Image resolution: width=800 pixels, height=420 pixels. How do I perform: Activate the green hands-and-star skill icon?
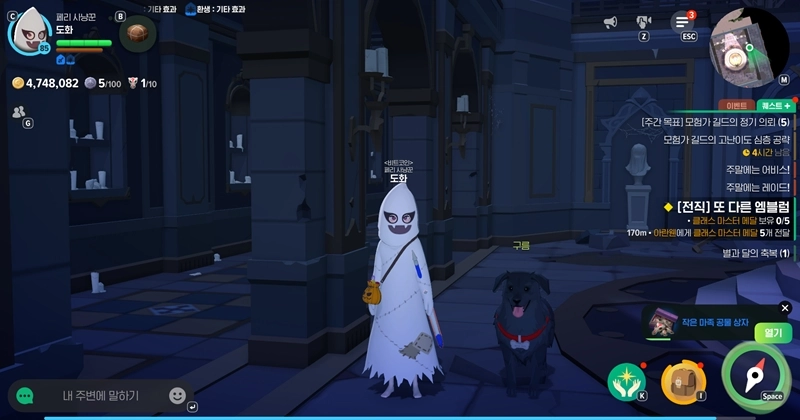pos(626,382)
